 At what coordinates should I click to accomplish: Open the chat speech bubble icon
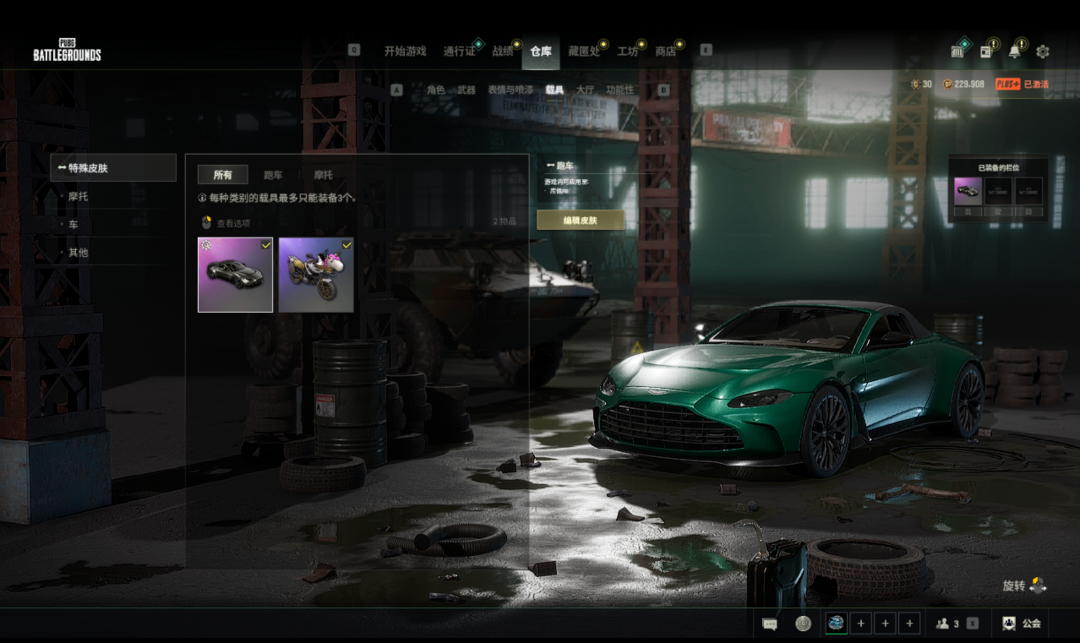point(769,623)
